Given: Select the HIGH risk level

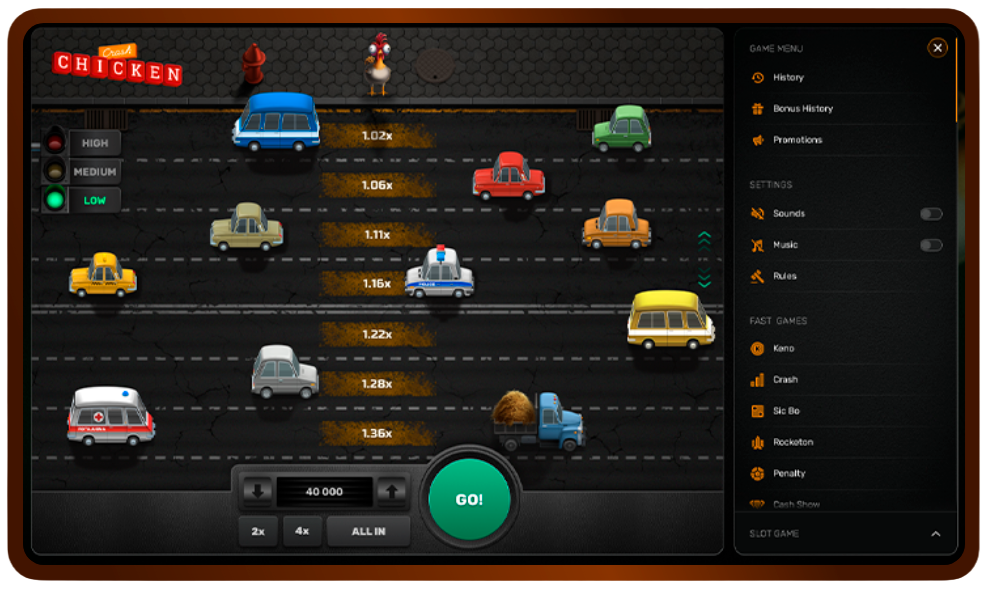Looking at the screenshot, I should tap(95, 143).
